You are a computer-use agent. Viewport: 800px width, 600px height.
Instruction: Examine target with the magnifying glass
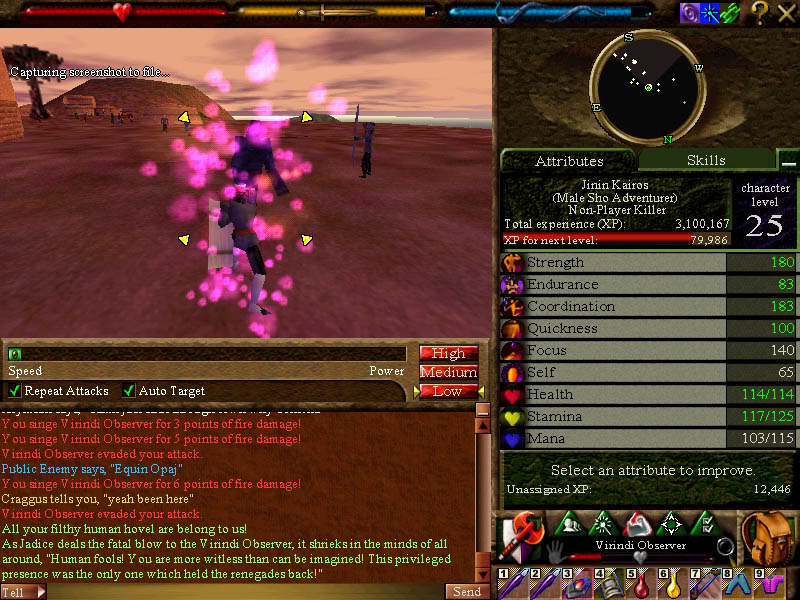click(x=725, y=547)
